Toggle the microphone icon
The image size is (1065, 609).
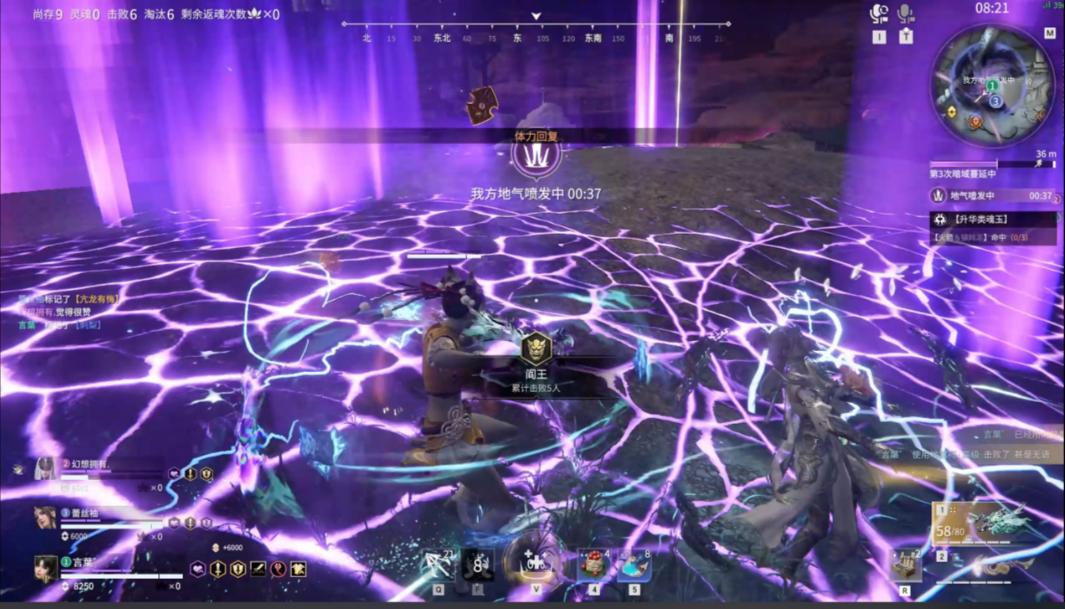(x=905, y=14)
